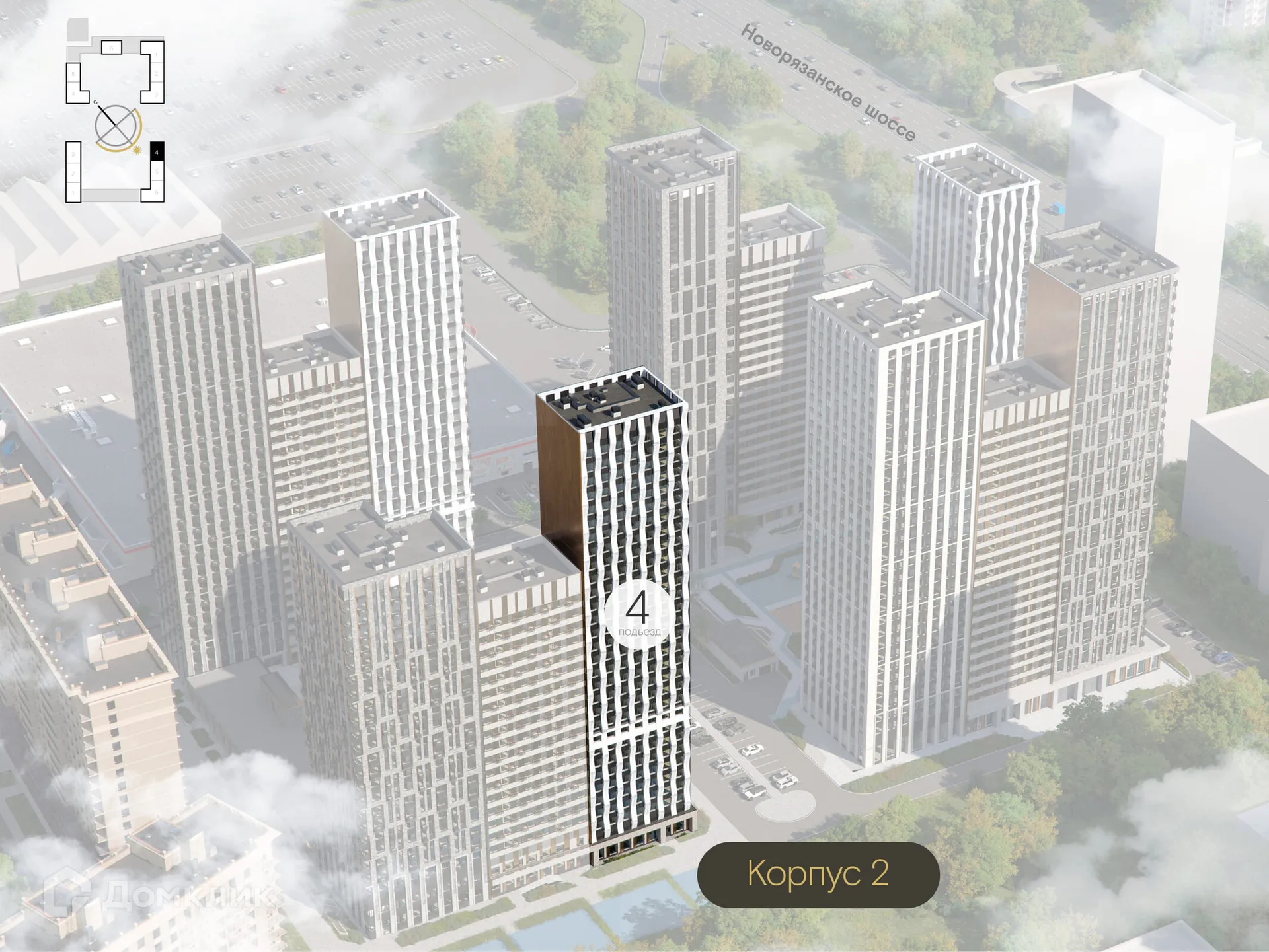Click the compass circle on the site plan
Viewport: 1269px width, 952px height.
coord(117,127)
